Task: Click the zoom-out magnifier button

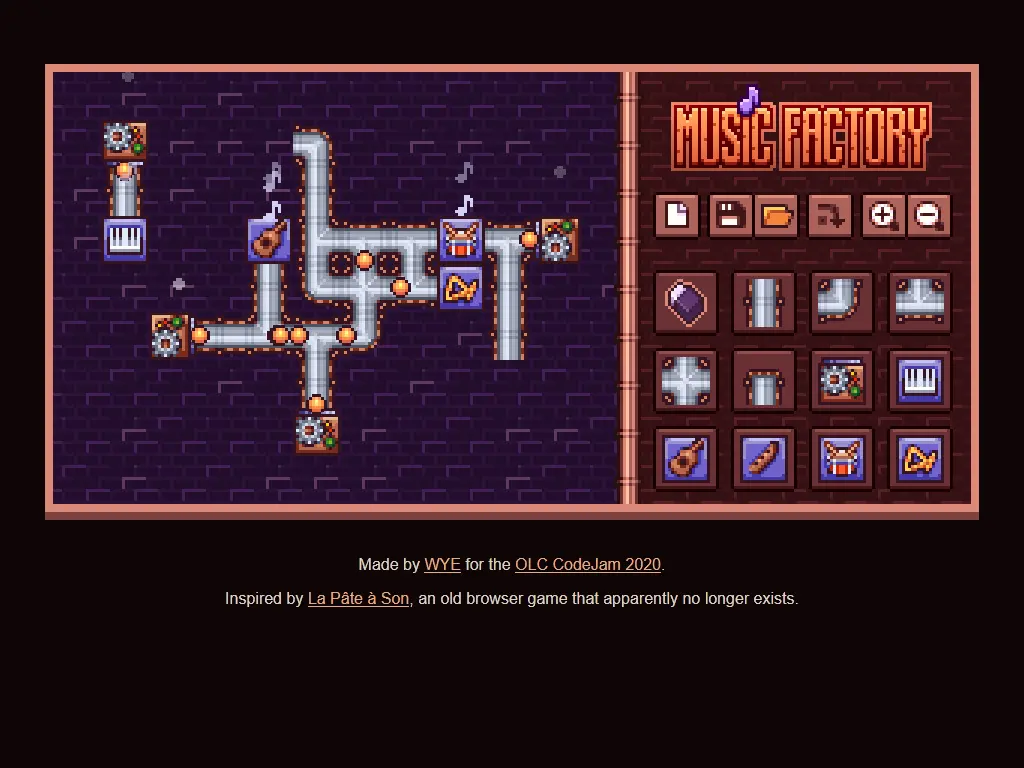Action: 929,215
